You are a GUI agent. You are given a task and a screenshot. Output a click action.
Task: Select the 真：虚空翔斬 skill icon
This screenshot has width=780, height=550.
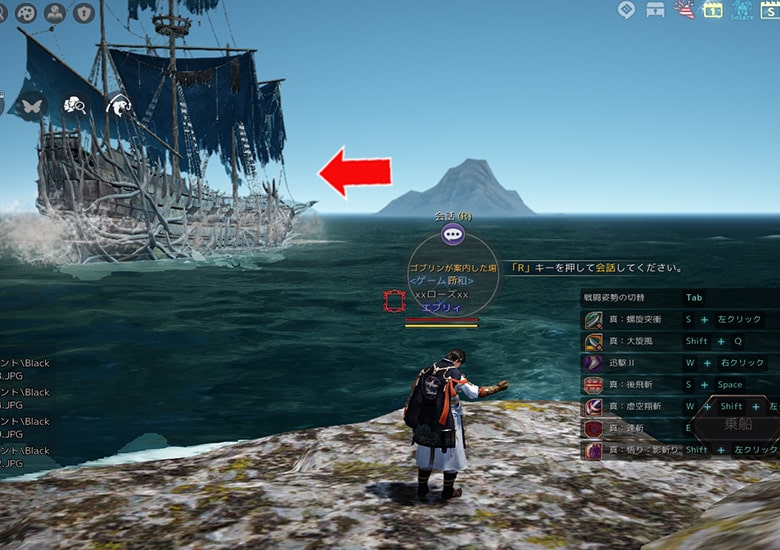[593, 407]
